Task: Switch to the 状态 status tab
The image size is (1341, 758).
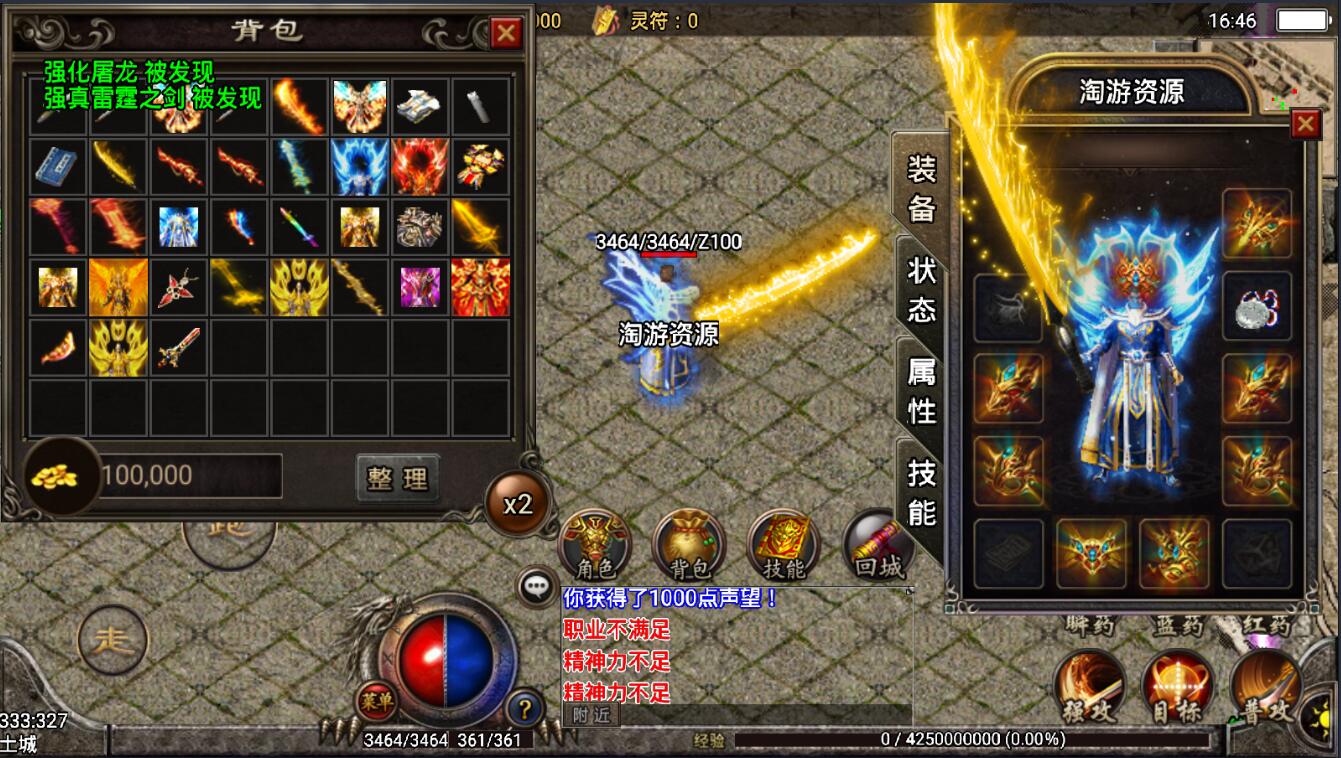Action: coord(921,289)
